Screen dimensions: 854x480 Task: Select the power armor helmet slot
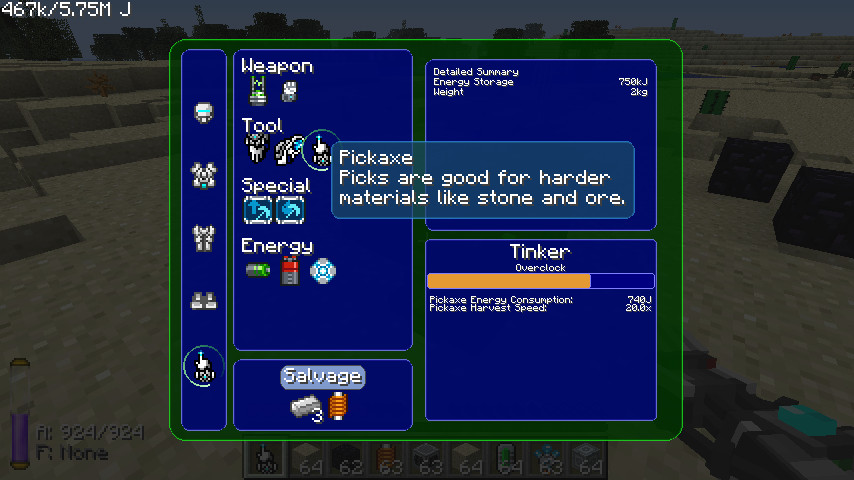[204, 113]
